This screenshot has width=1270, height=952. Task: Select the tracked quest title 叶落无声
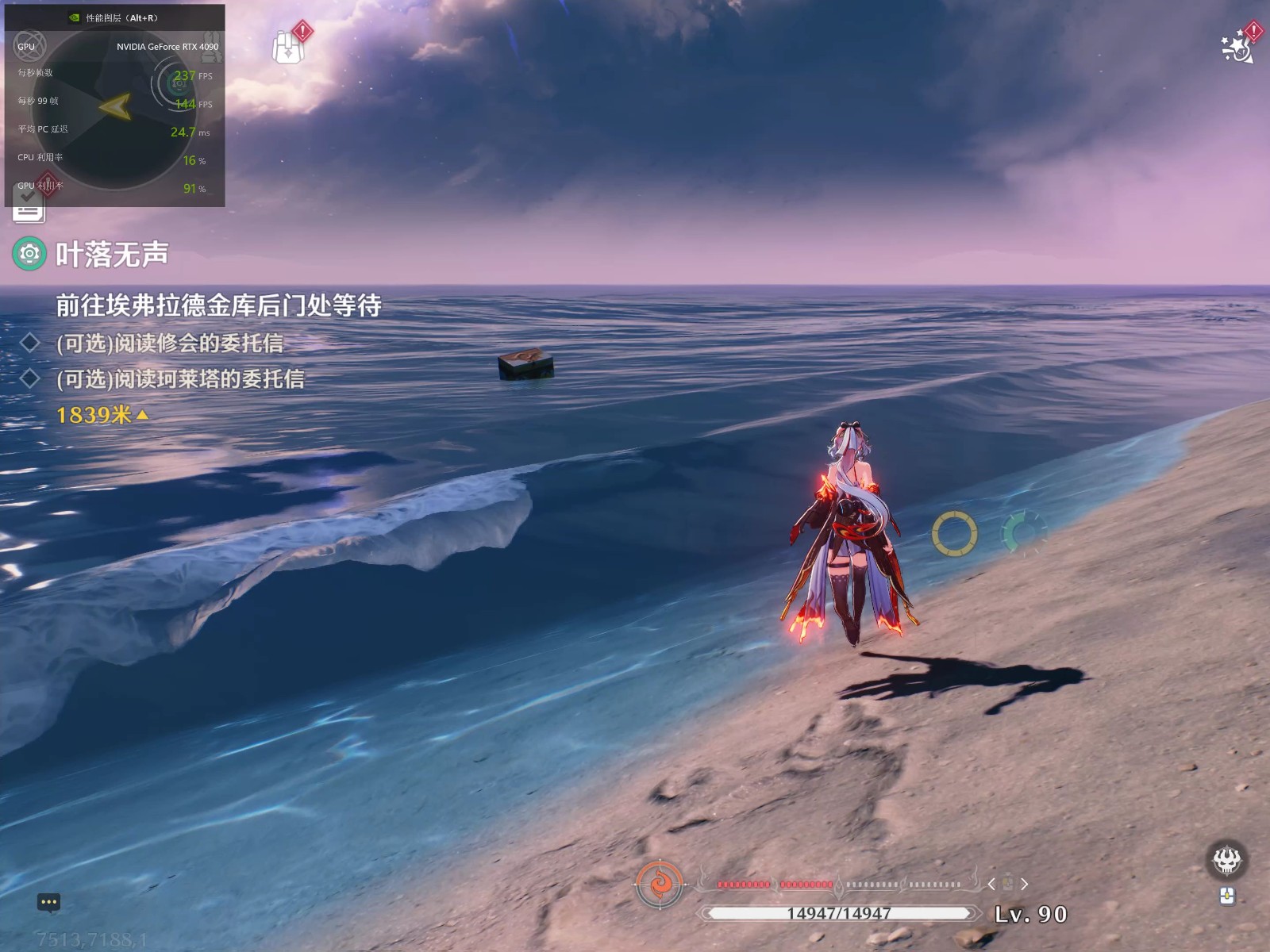112,255
